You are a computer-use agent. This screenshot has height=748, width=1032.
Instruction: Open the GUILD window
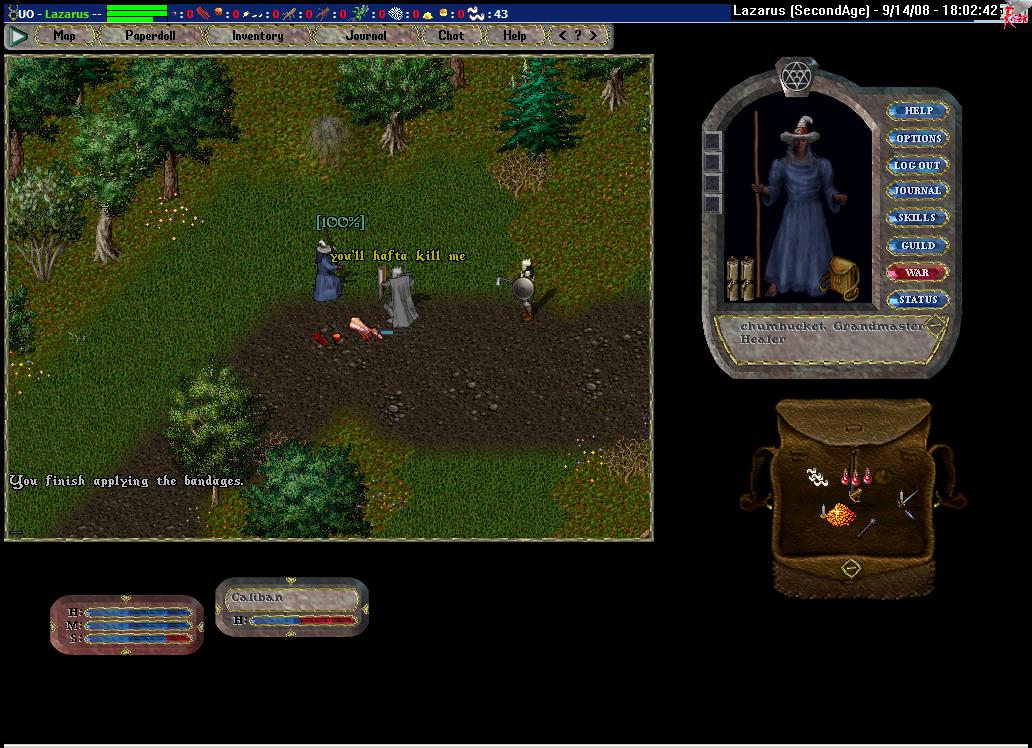[x=918, y=245]
